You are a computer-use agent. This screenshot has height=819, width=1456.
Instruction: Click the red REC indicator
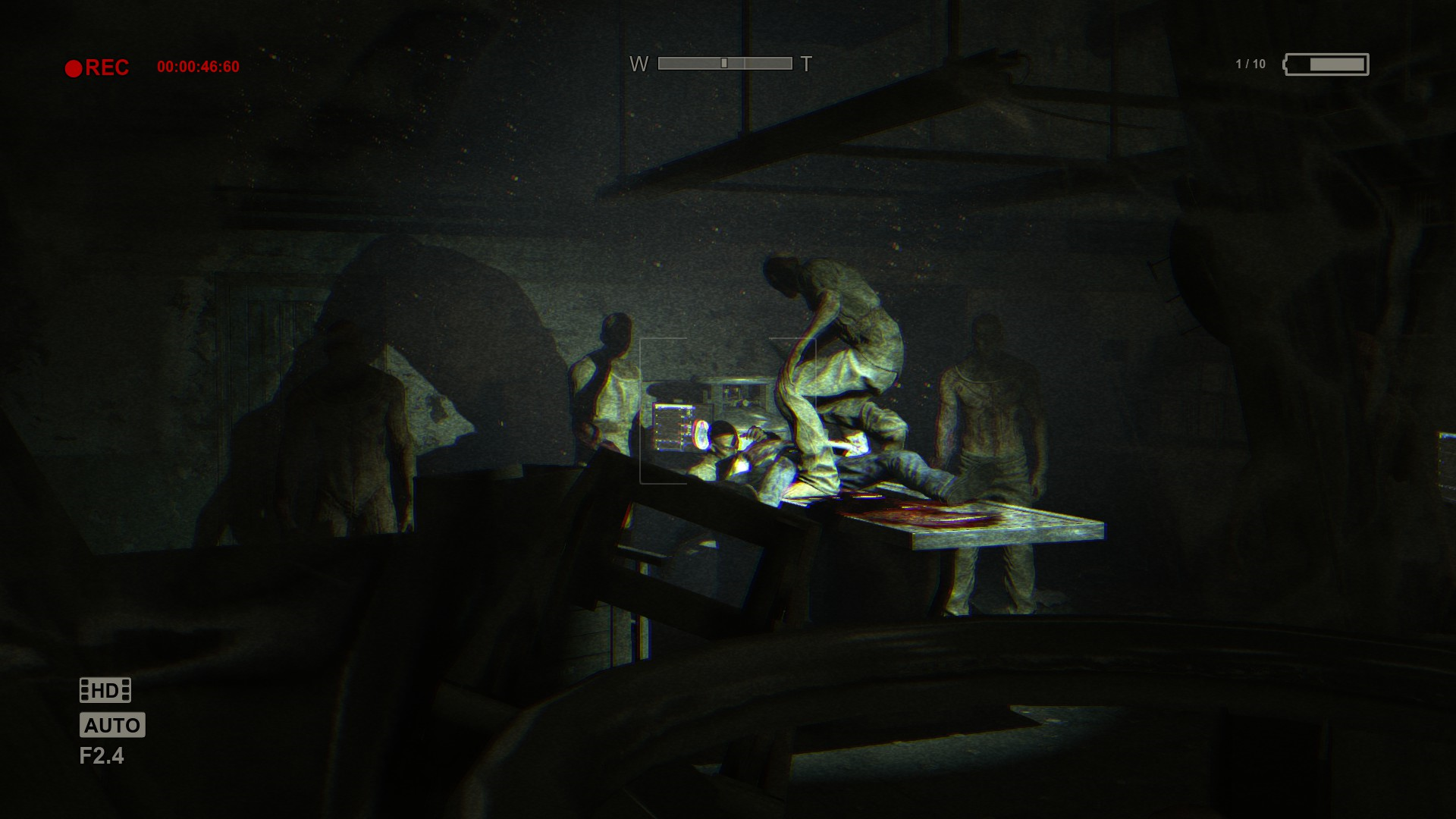[x=97, y=67]
